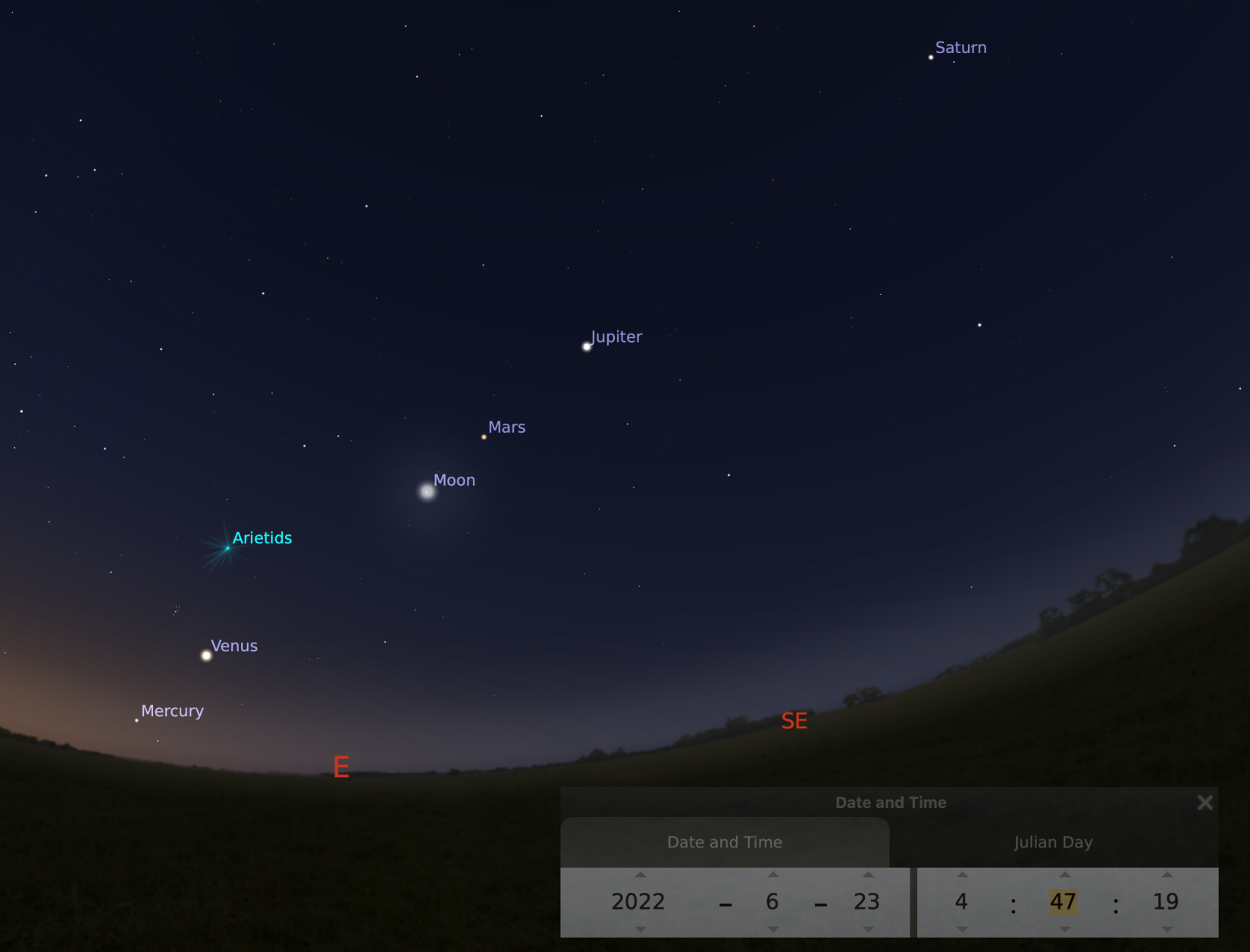Select Mars above the Moon

[x=485, y=437]
